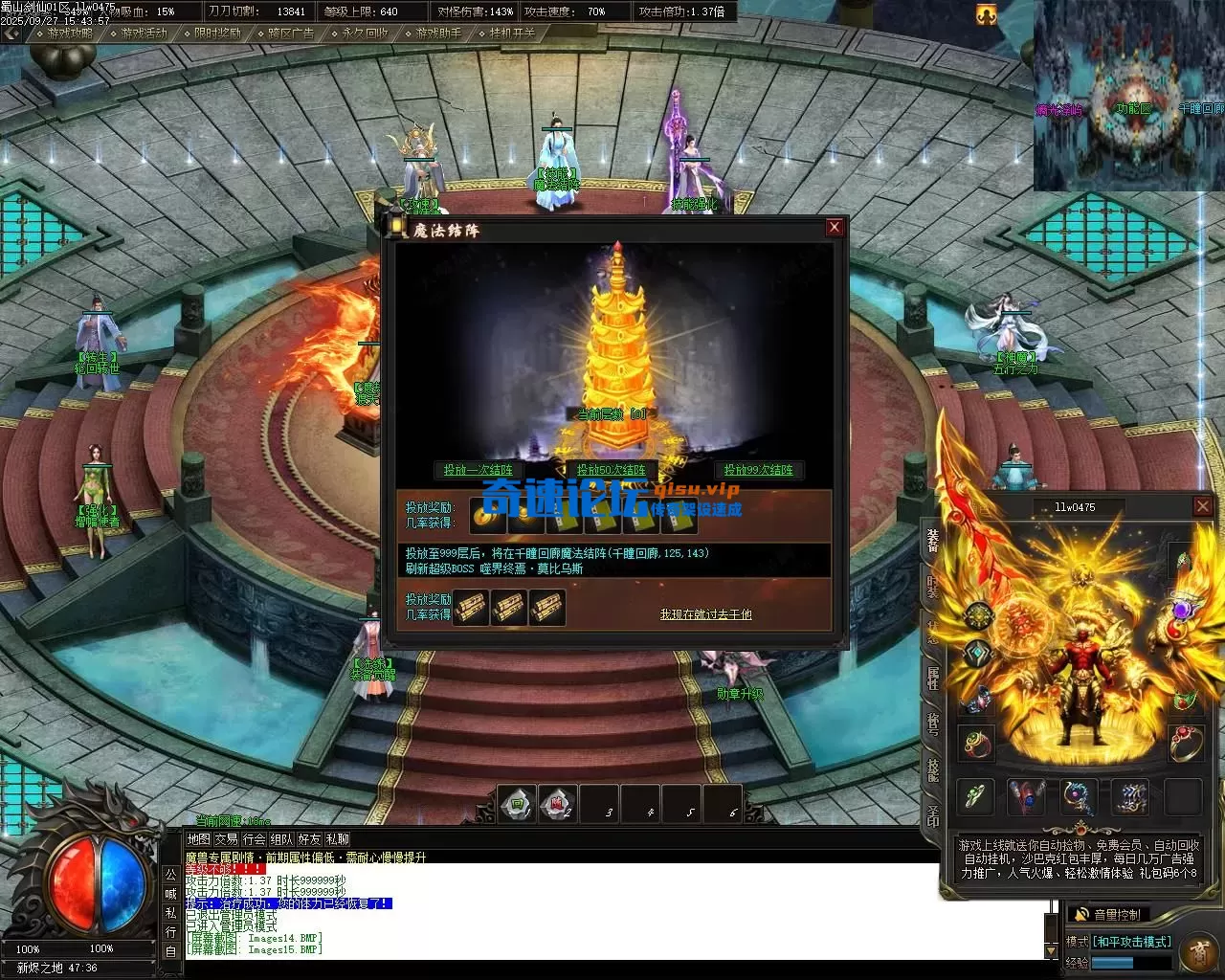Image resolution: width=1225 pixels, height=980 pixels.
Task: Open the 技能 tab
Action: (x=932, y=768)
